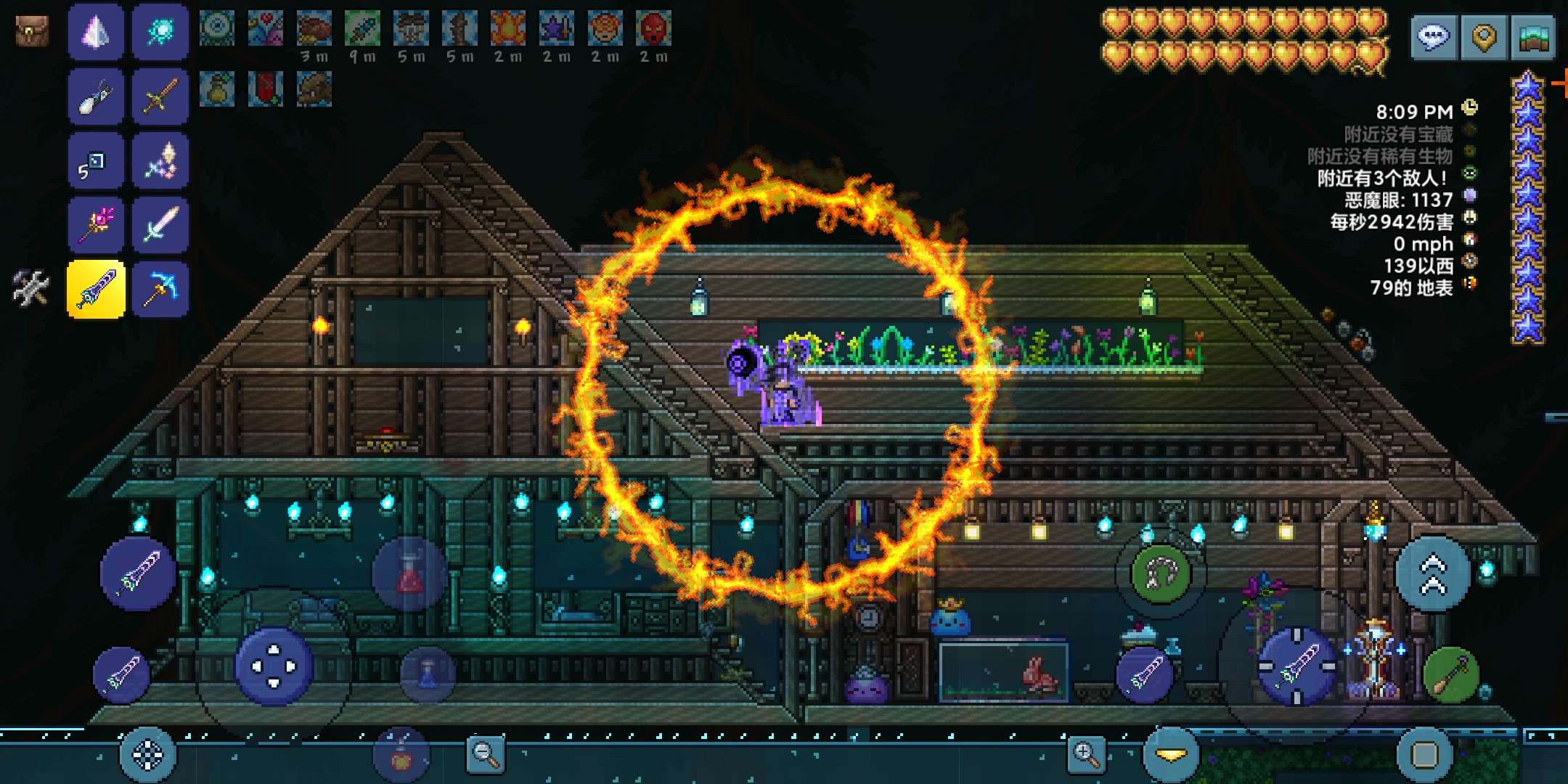Select the white crystal prism hotbar slot
This screenshot has height=784, width=1568.
tap(96, 32)
